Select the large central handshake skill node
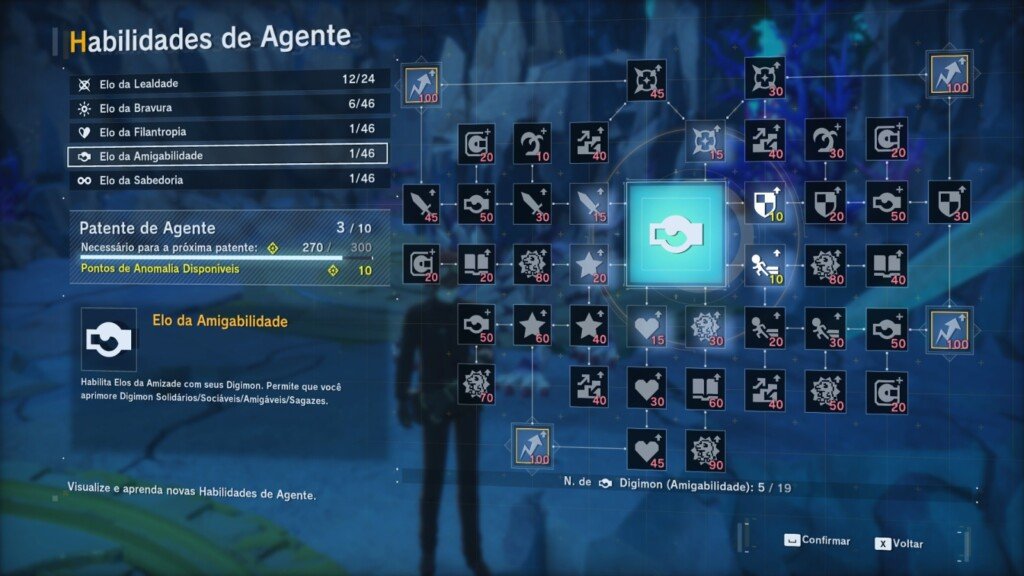The height and width of the screenshot is (576, 1024). pos(674,232)
